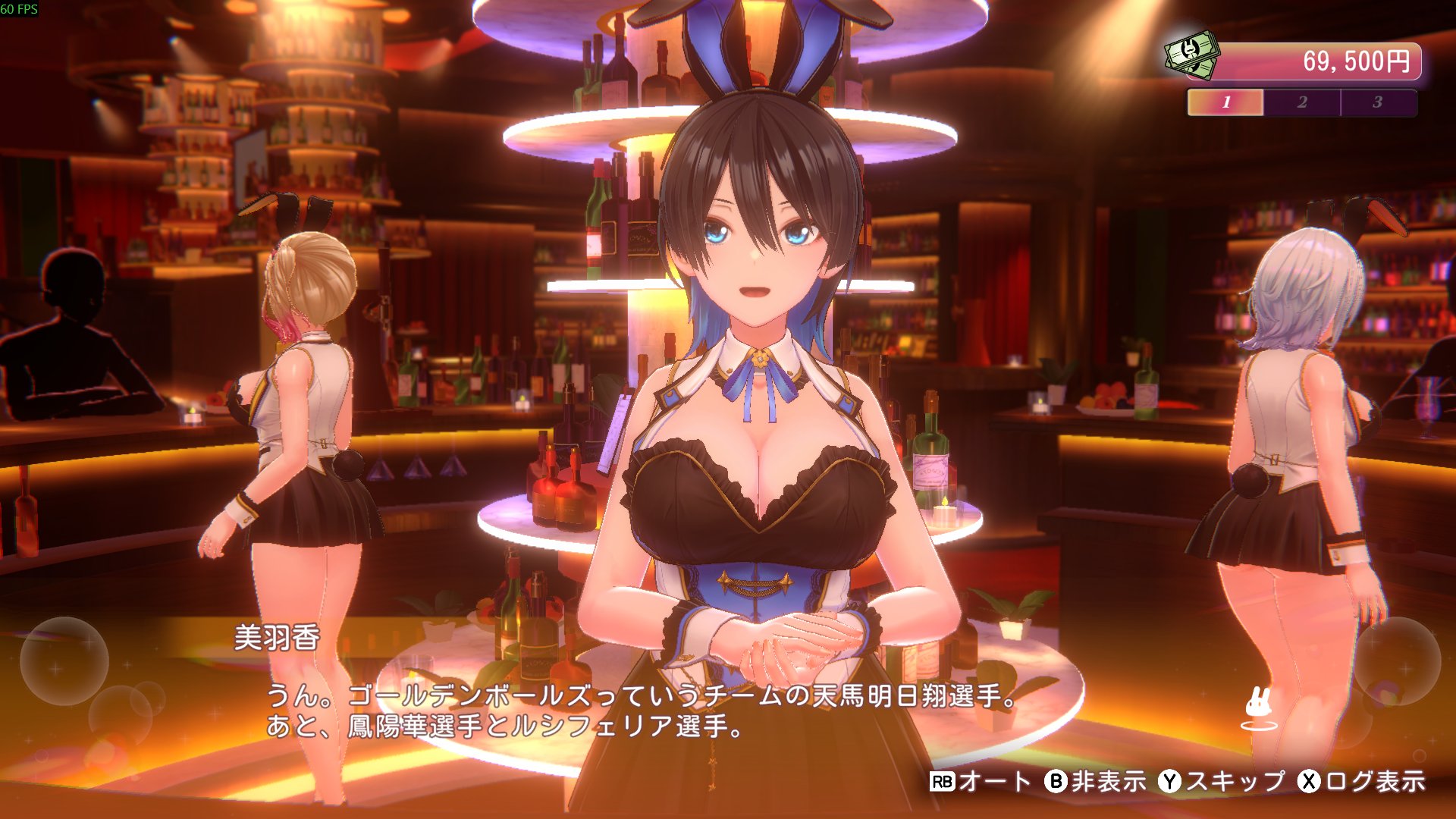The height and width of the screenshot is (819, 1456).
Task: Switch to the segment numbered 3
Action: tap(1378, 102)
